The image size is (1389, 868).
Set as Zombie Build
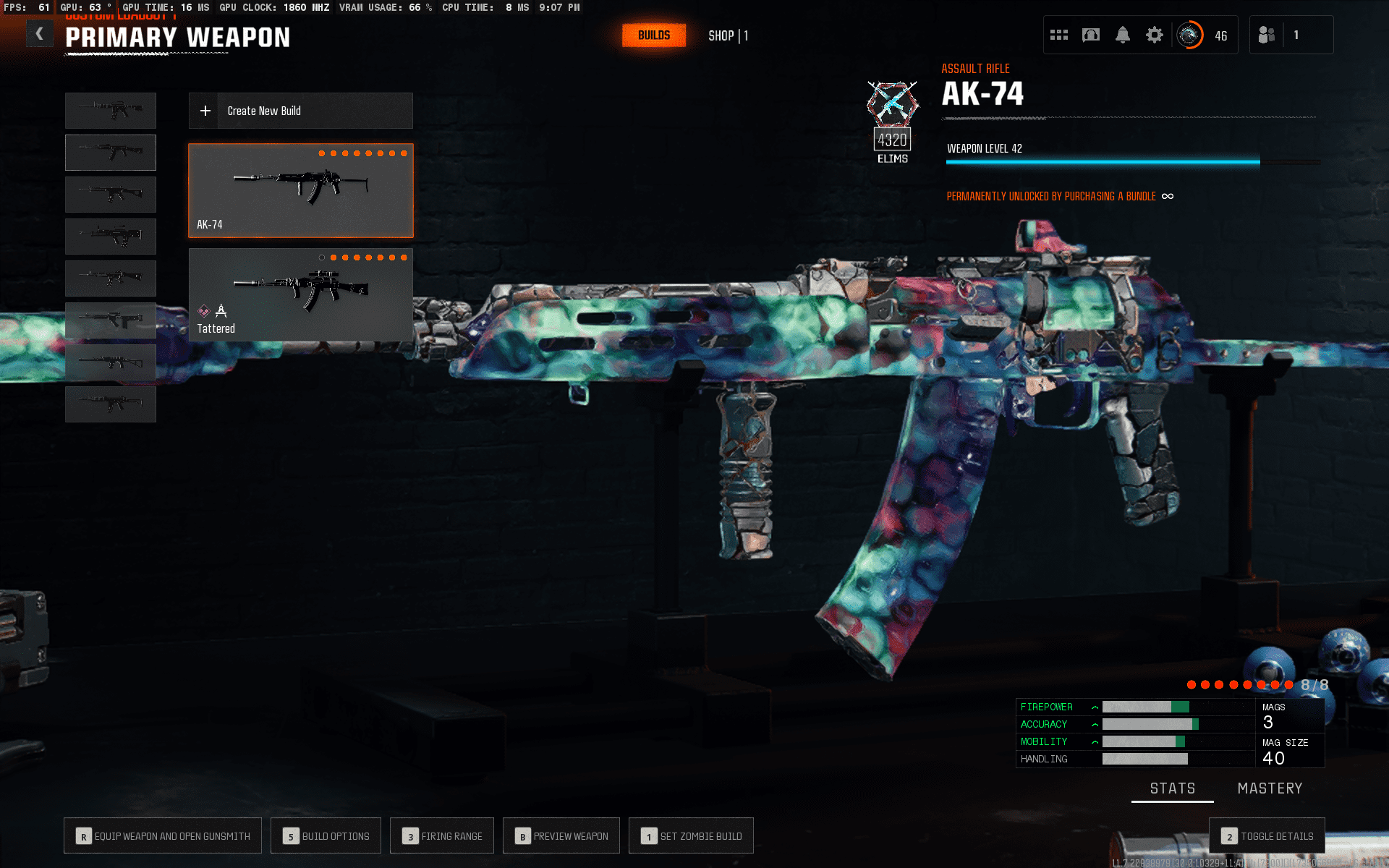[691, 836]
